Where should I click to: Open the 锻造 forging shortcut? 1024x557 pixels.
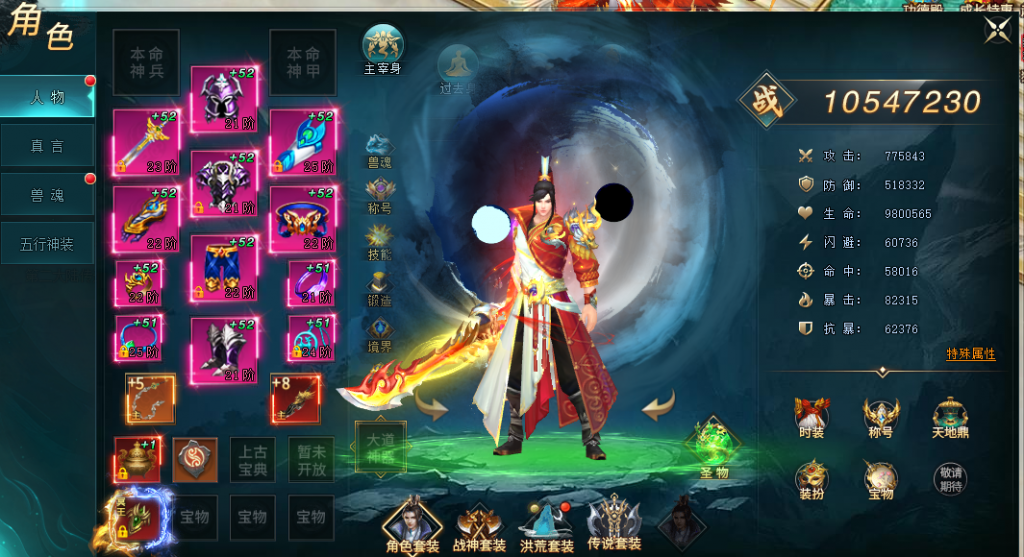click(380, 292)
